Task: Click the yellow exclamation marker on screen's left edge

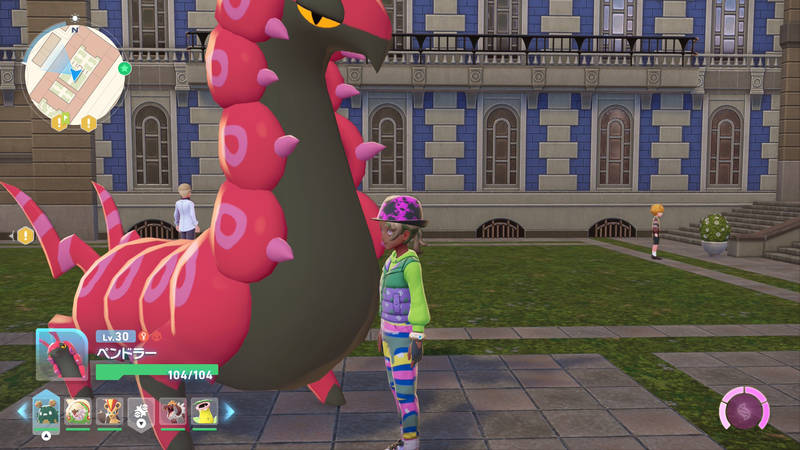Action: click(24, 236)
